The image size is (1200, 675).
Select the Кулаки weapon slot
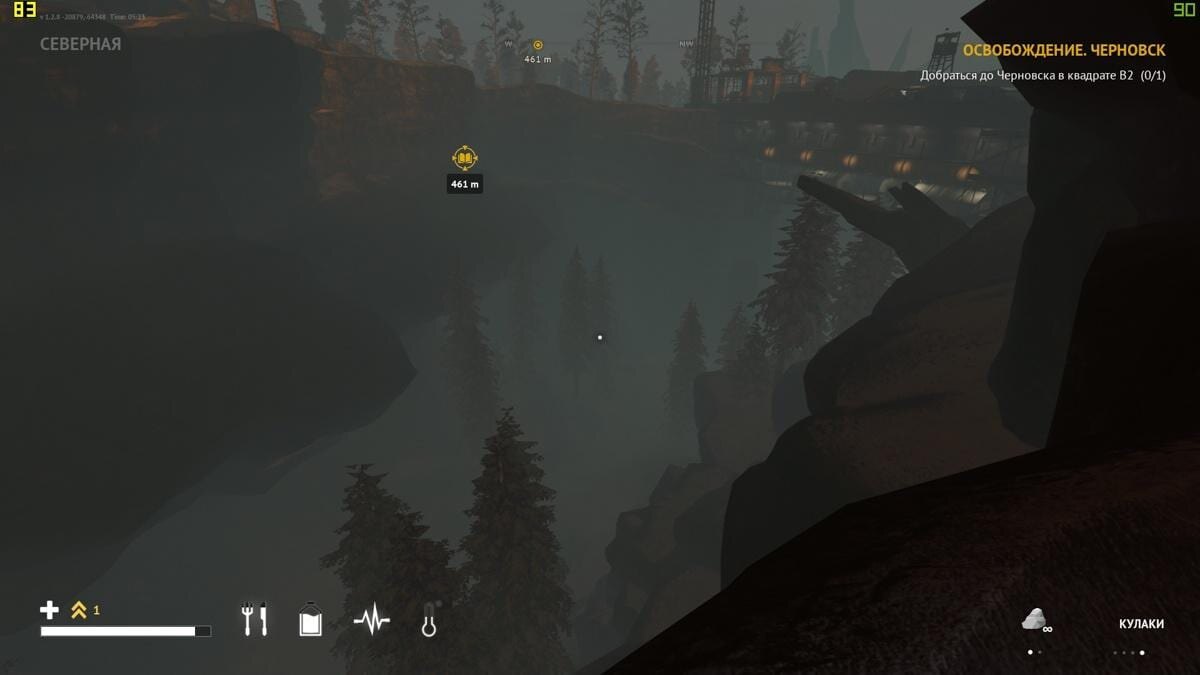1141,624
